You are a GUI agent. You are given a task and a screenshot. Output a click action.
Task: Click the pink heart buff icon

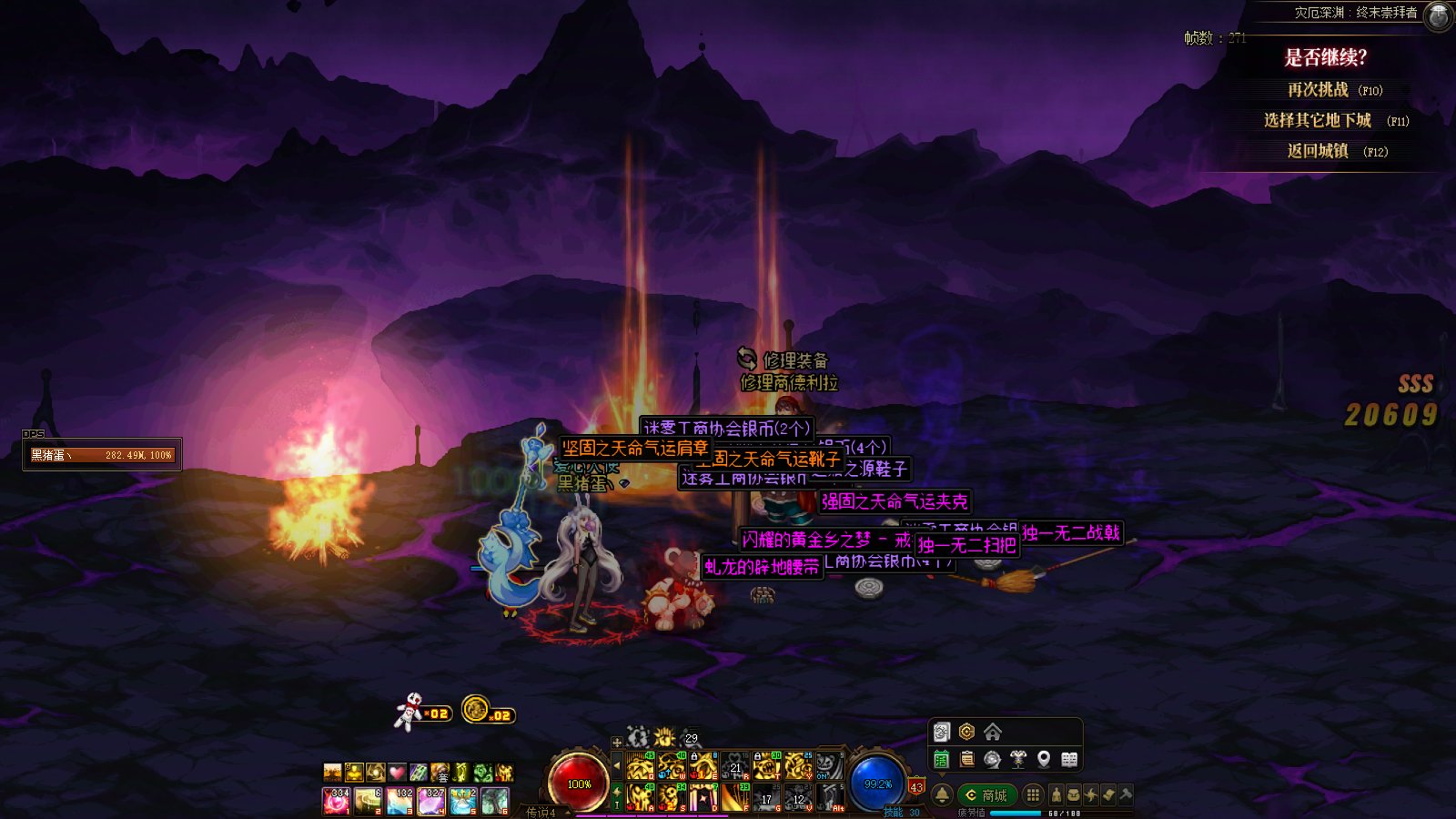coord(397,773)
